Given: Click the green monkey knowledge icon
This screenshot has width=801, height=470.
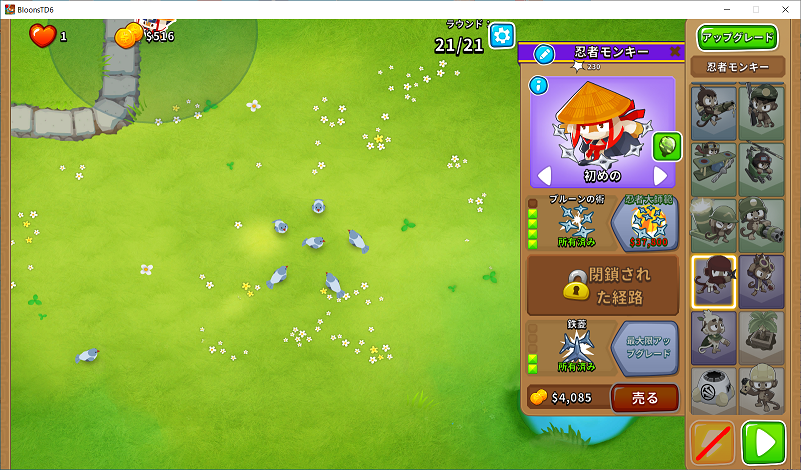Looking at the screenshot, I should 665,147.
